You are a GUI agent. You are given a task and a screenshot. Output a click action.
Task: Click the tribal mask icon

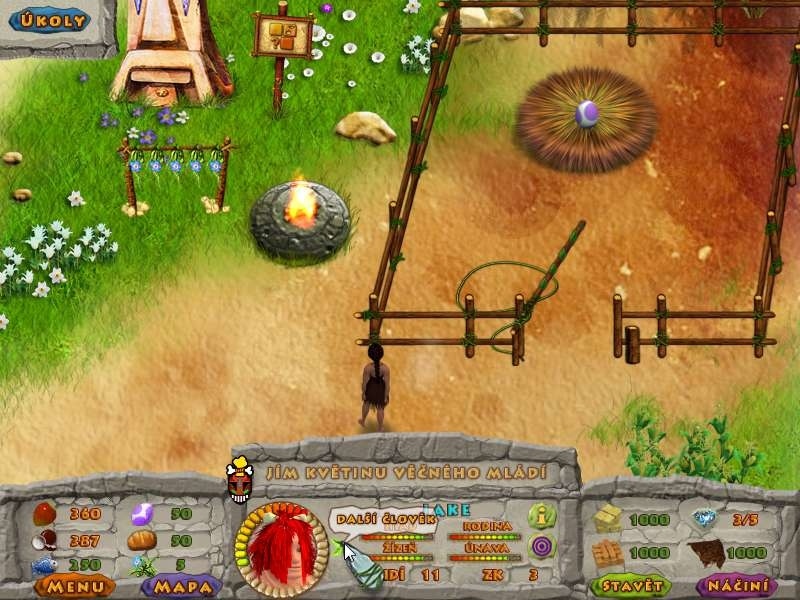(x=239, y=482)
